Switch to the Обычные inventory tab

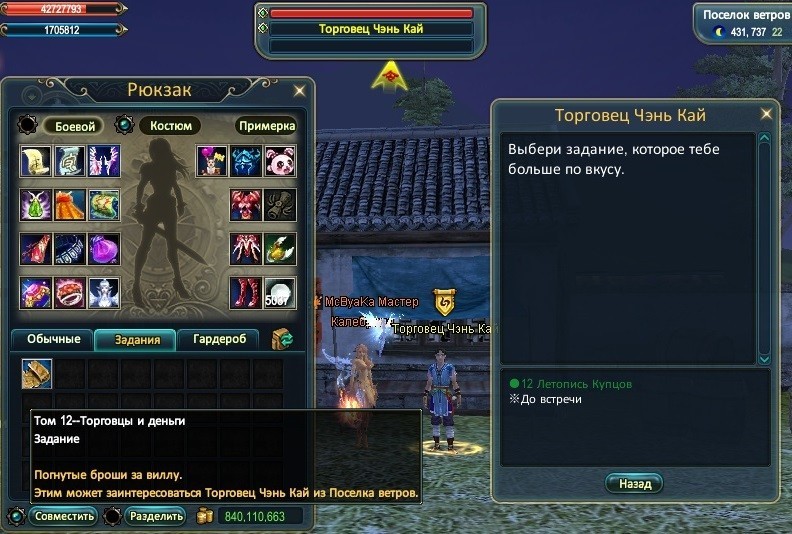click(x=52, y=339)
